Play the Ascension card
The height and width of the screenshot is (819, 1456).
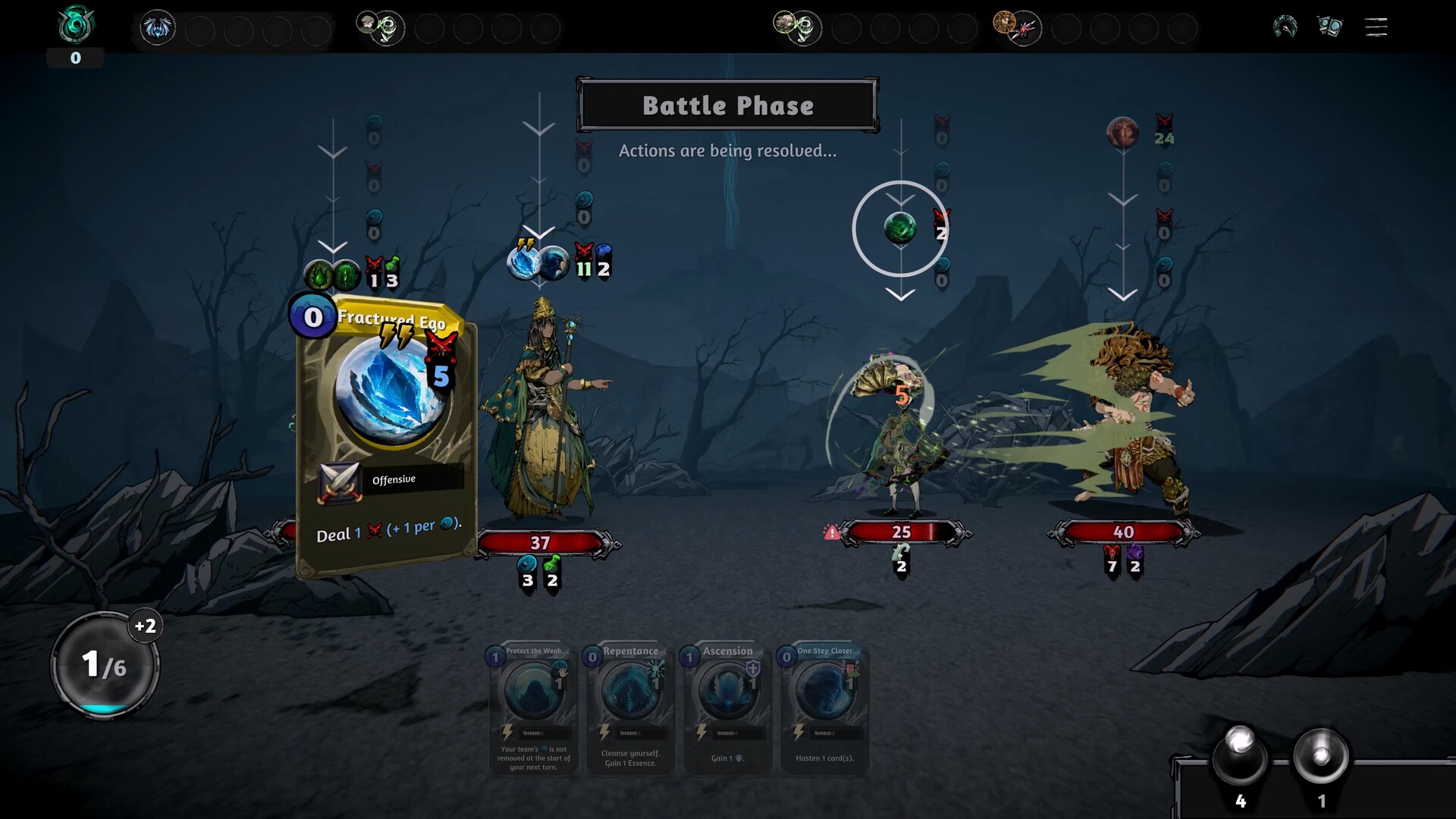[x=726, y=709]
